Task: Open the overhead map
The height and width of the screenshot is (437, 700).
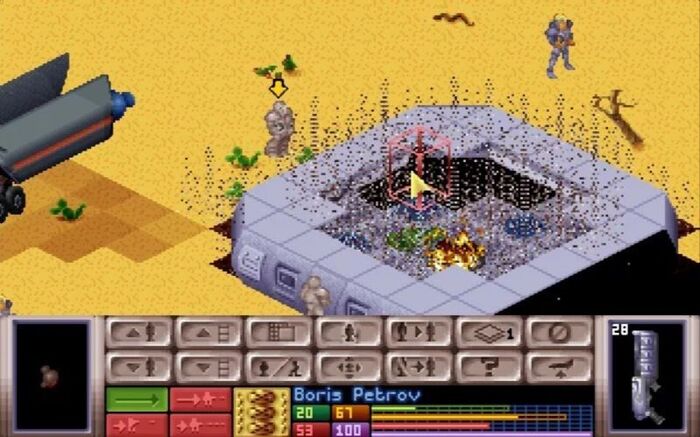Action: 277,333
